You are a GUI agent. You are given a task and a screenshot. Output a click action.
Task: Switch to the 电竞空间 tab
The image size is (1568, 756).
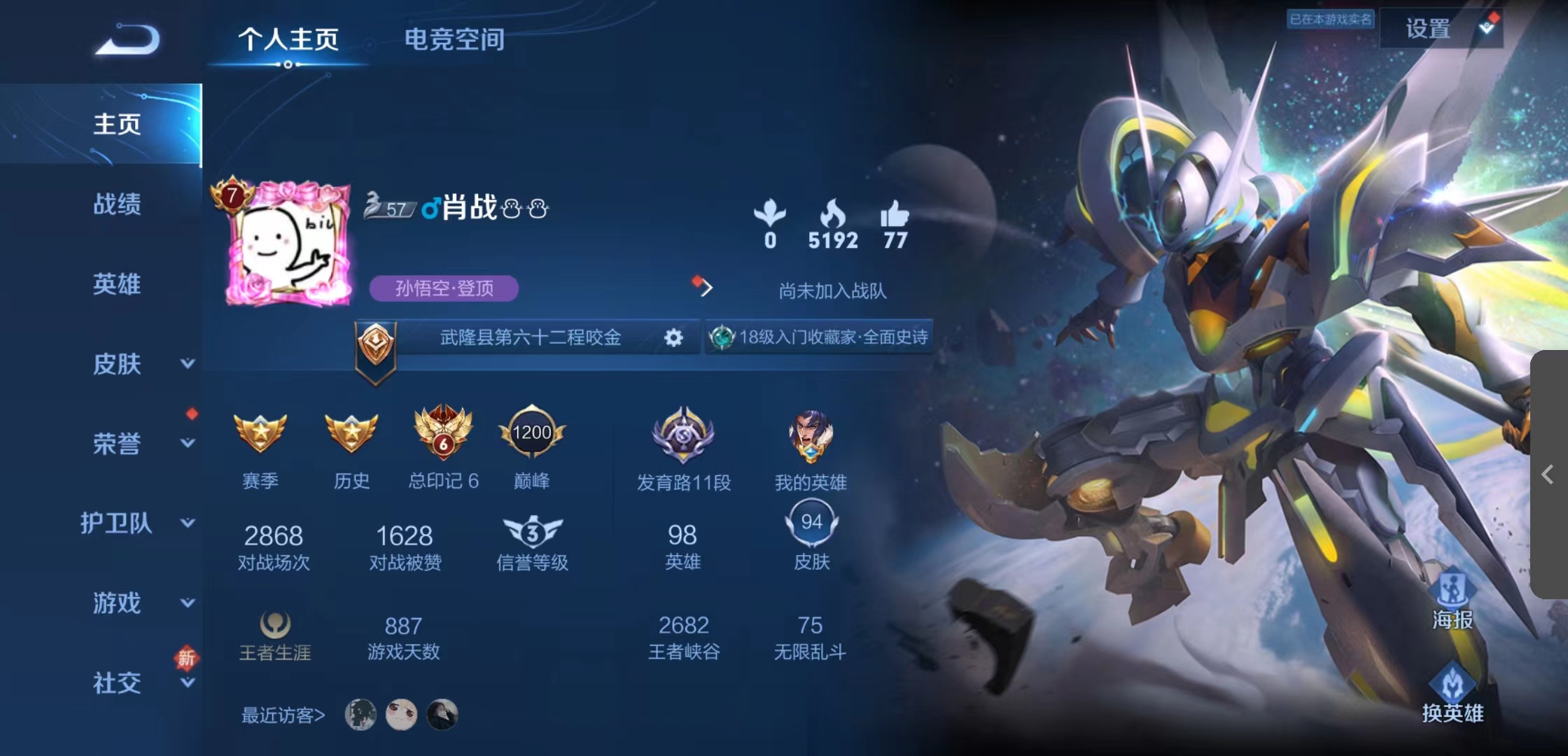(x=454, y=40)
